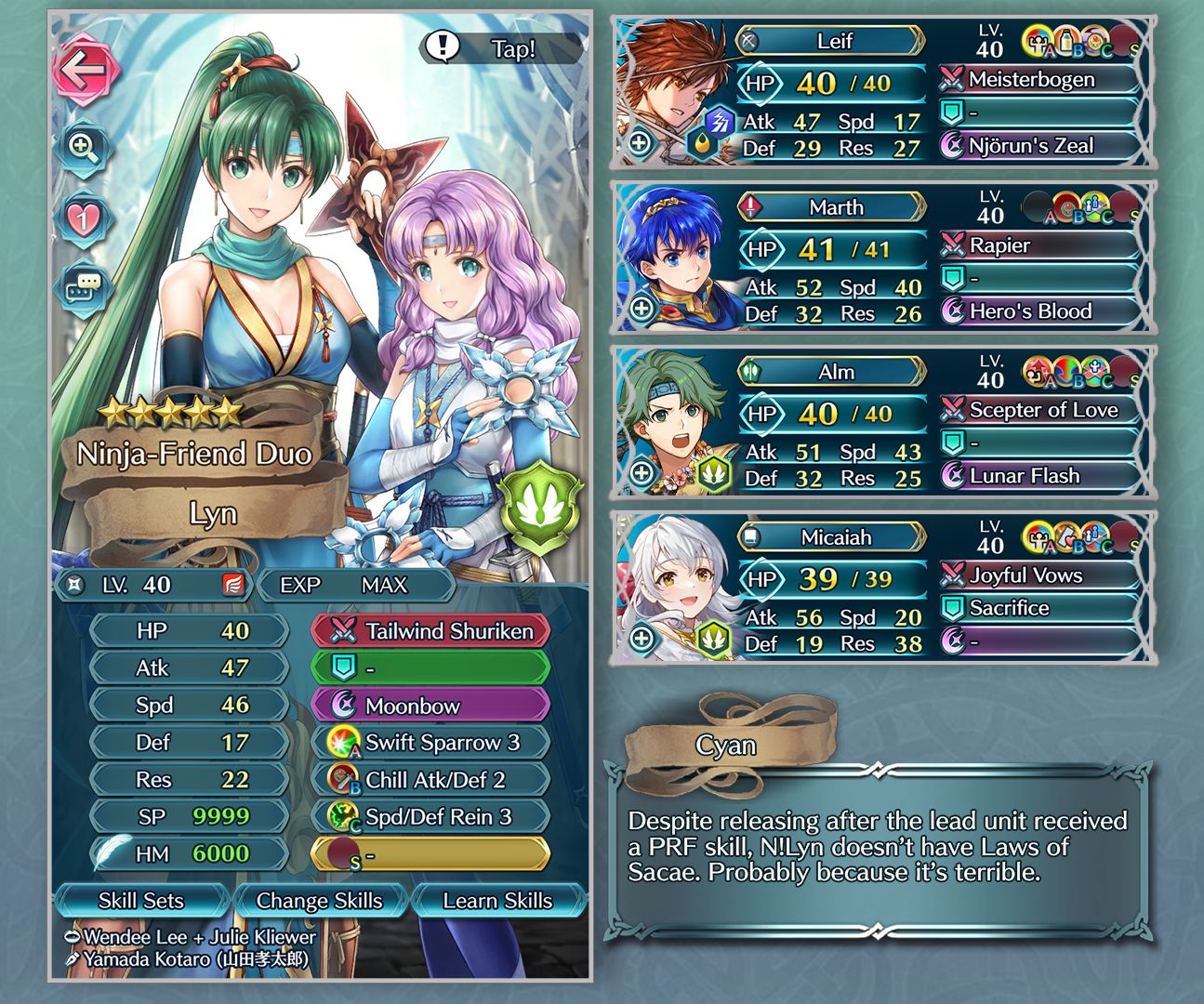Screen dimensions: 1204x1004
Task: Click the pink back arrow icon
Action: [85, 70]
